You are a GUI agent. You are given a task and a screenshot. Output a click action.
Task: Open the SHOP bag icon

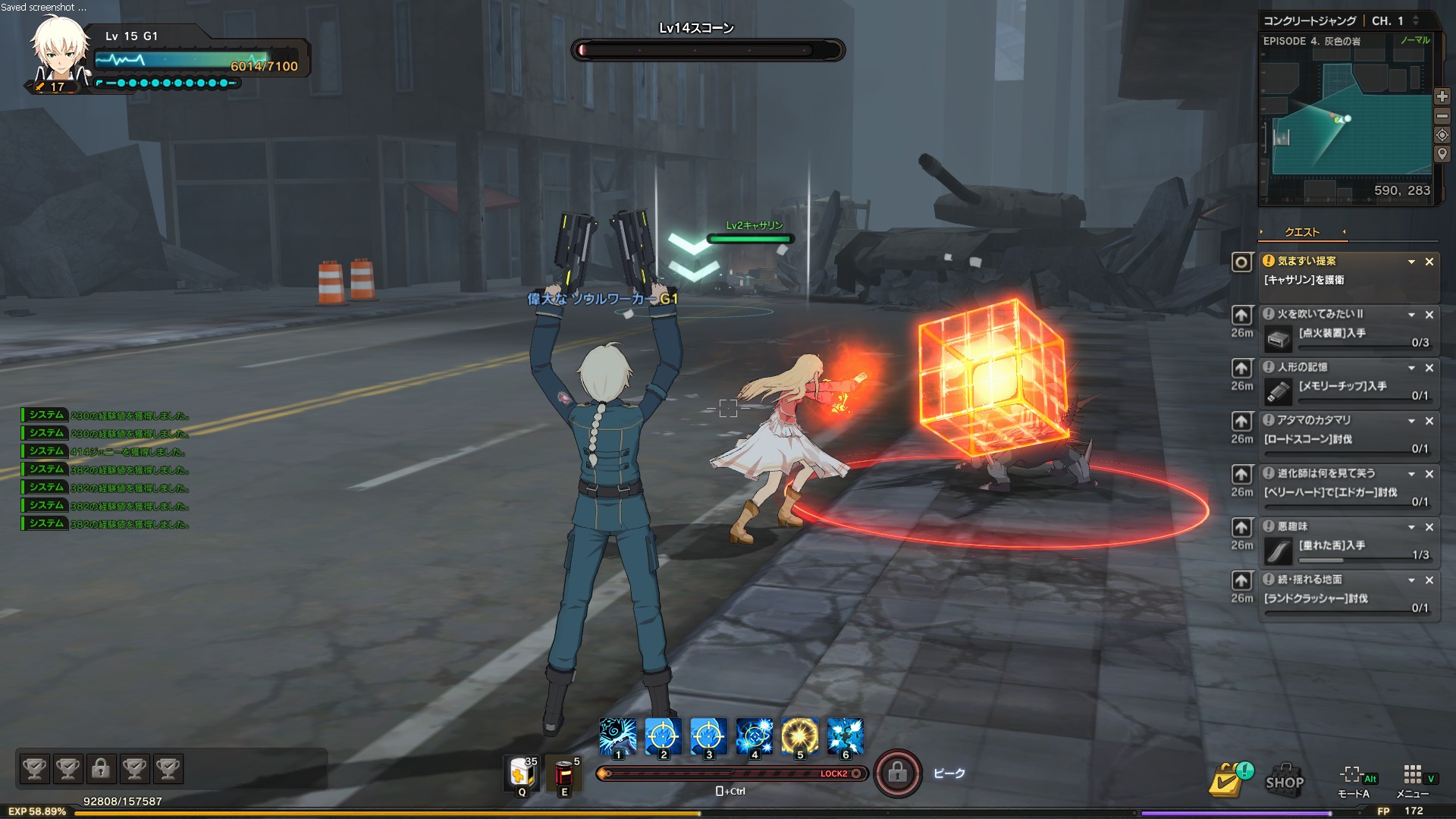click(x=1285, y=778)
